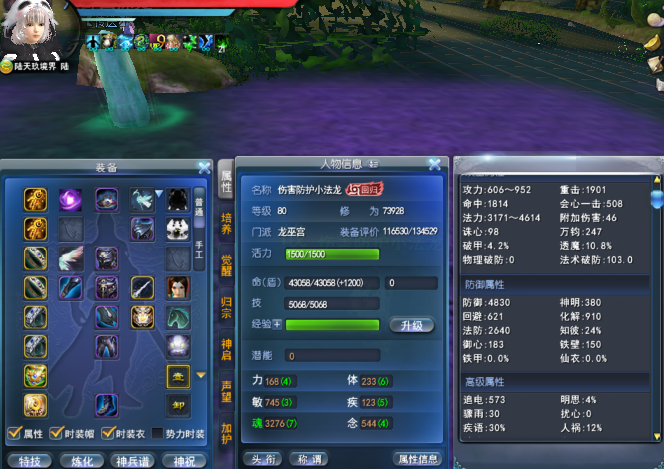This screenshot has width=664, height=469.
Task: Switch to the 培养 side tab
Action: click(227, 224)
